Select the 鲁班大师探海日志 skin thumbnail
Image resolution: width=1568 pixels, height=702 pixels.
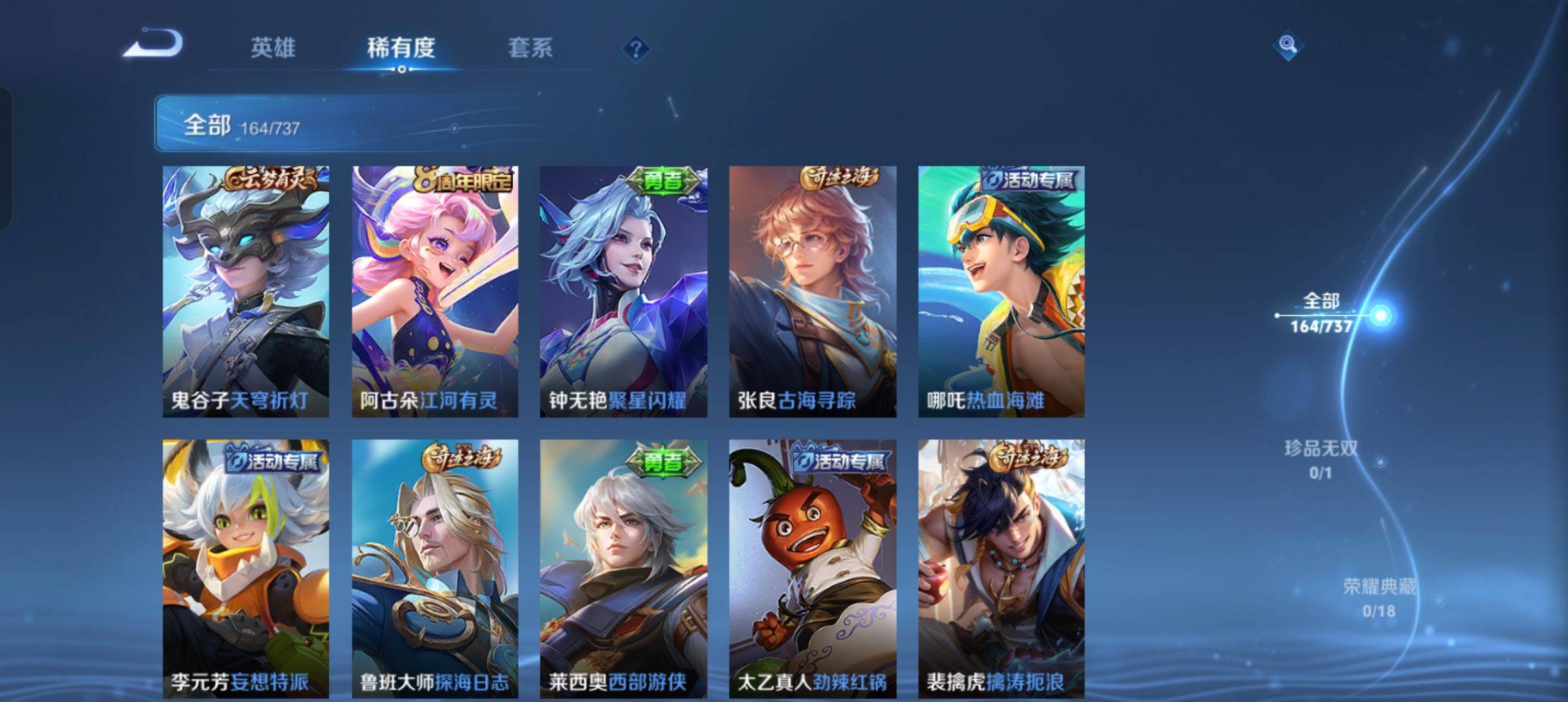click(x=434, y=565)
